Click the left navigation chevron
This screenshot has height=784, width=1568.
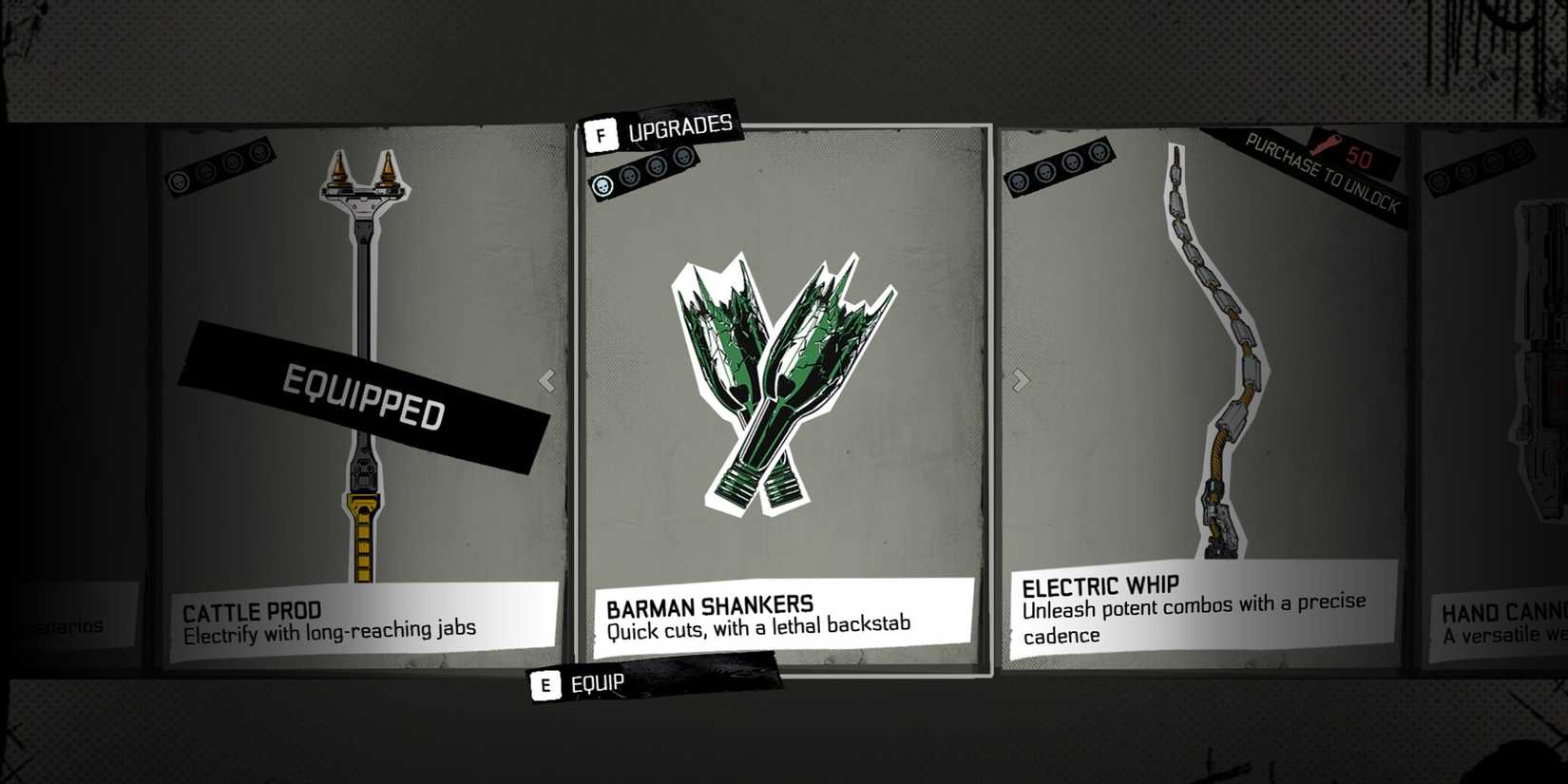[547, 380]
